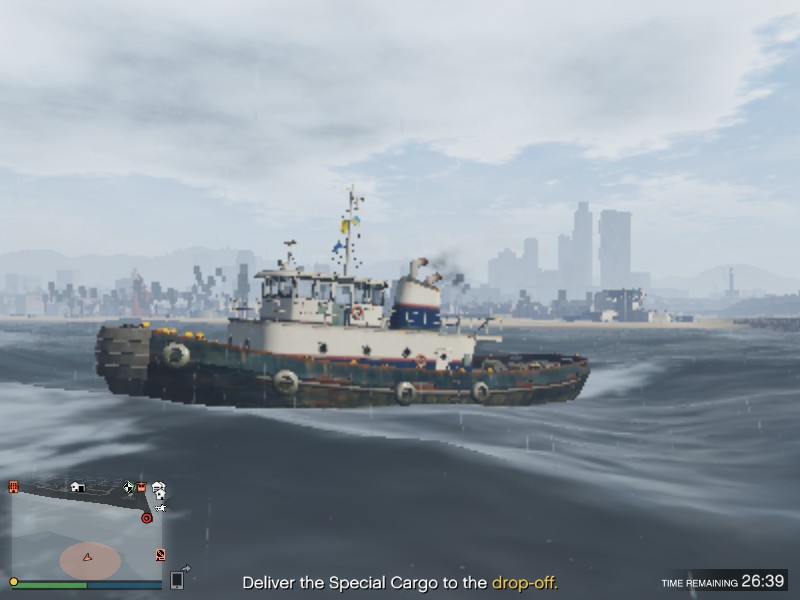Select the white airplane blip
This screenshot has width=800, height=600.
tap(160, 507)
